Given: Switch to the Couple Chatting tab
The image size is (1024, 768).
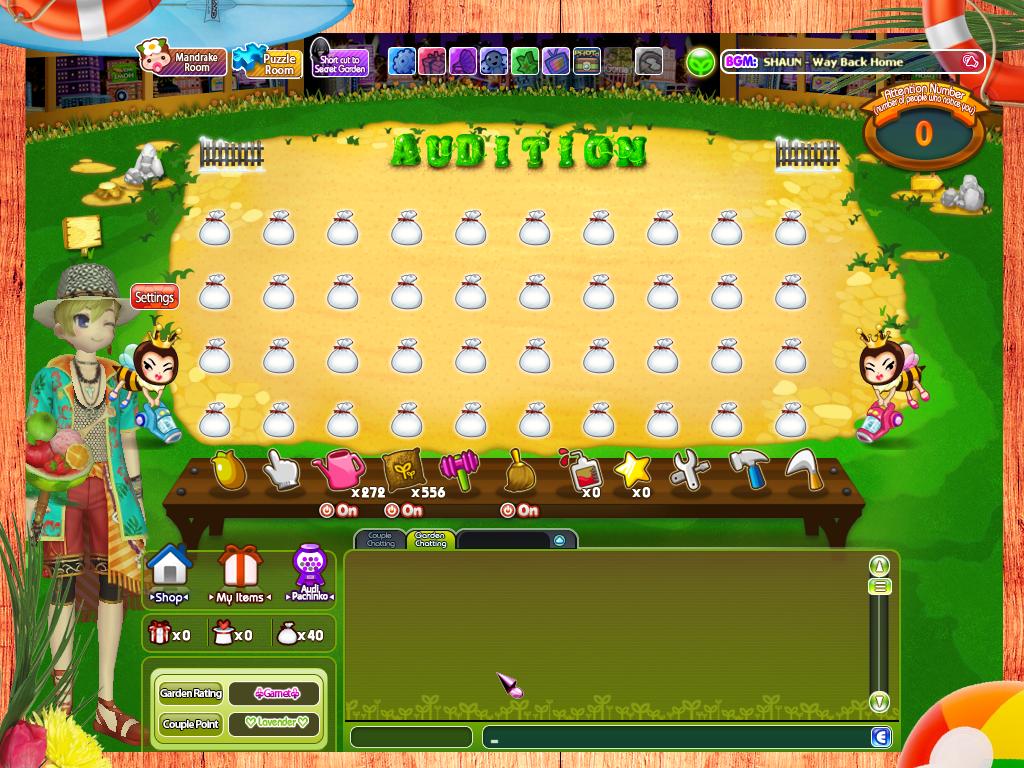Looking at the screenshot, I should [380, 540].
